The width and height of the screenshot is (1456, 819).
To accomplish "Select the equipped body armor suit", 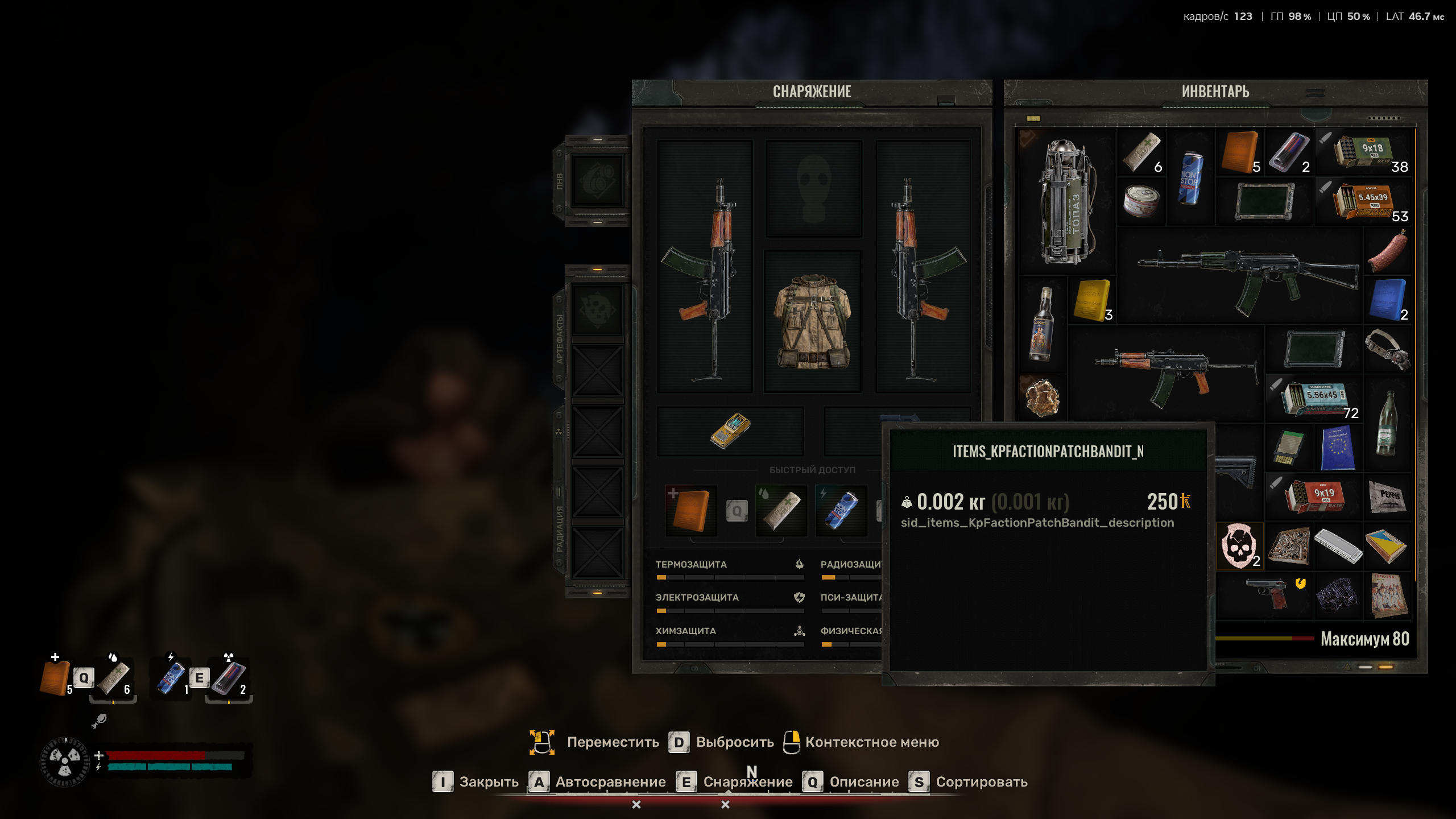I will tap(812, 322).
